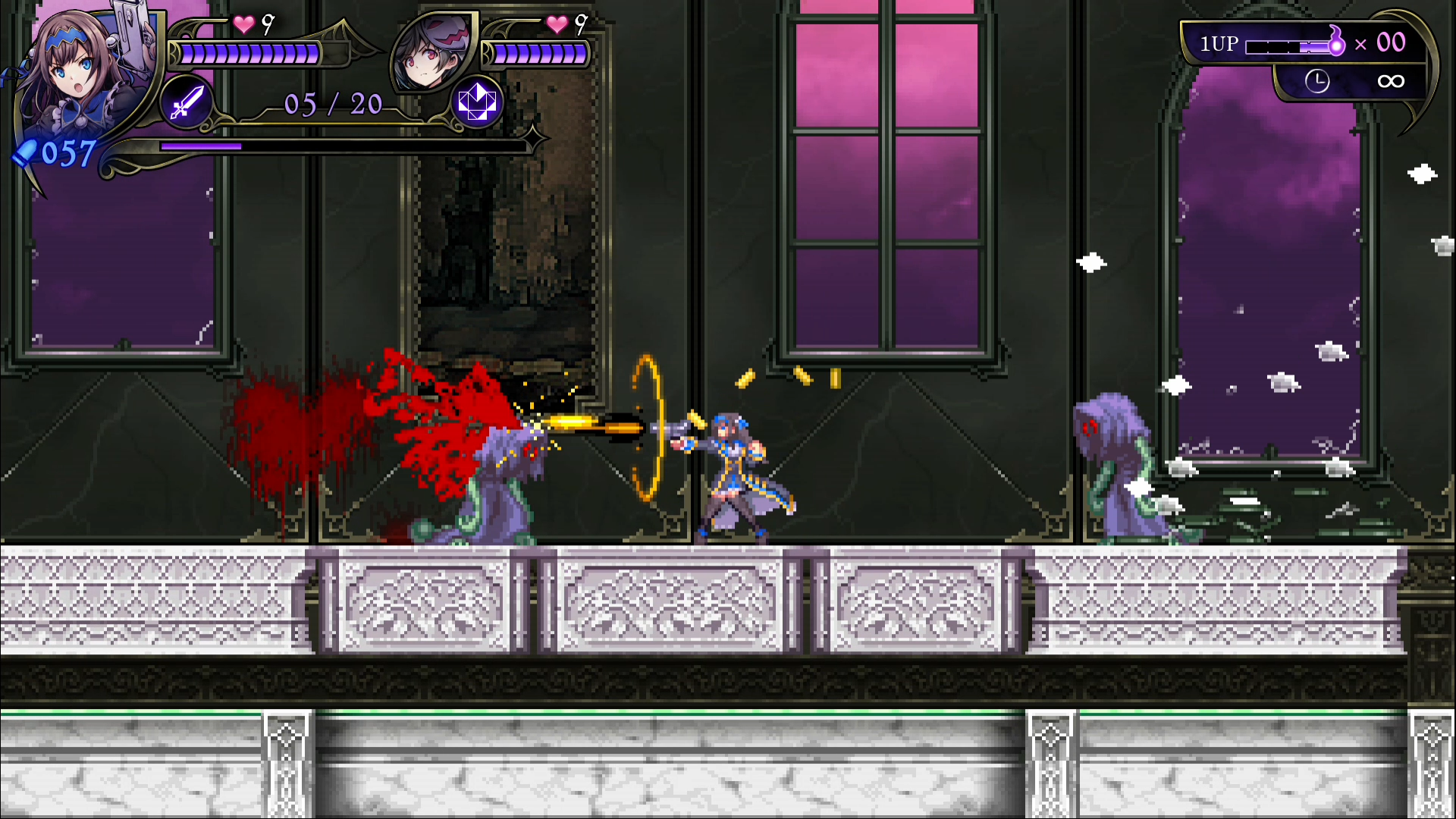Choose the dark-haired partner portrait
This screenshot has width=1456, height=819.
[432, 53]
